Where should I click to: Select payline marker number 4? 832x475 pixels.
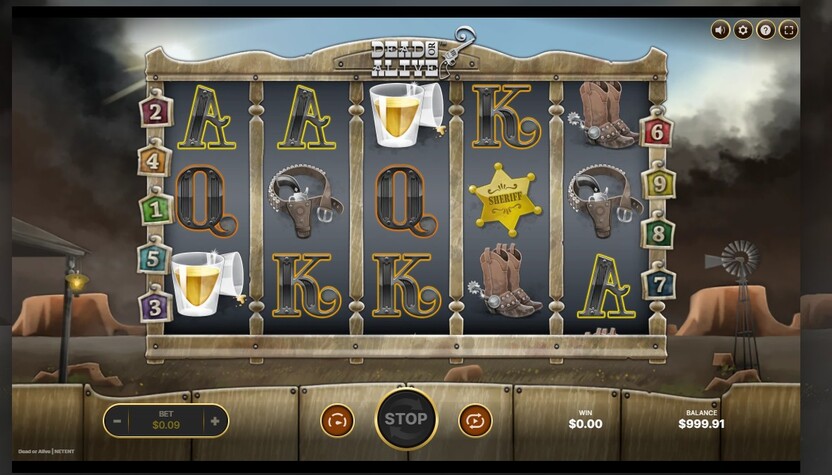tap(154, 160)
